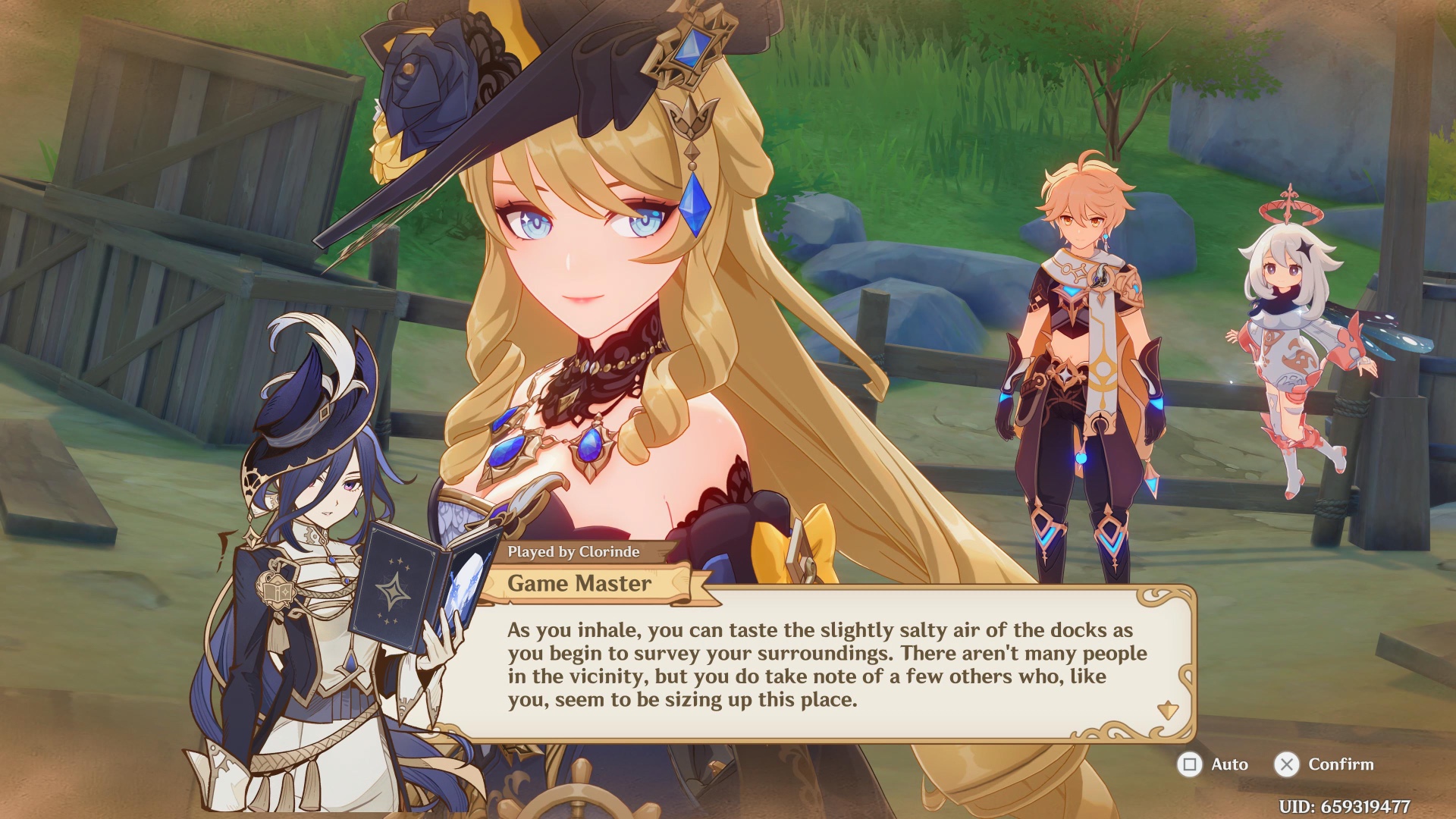This screenshot has height=819, width=1456.
Task: Click the Auto text label
Action: tap(1230, 764)
